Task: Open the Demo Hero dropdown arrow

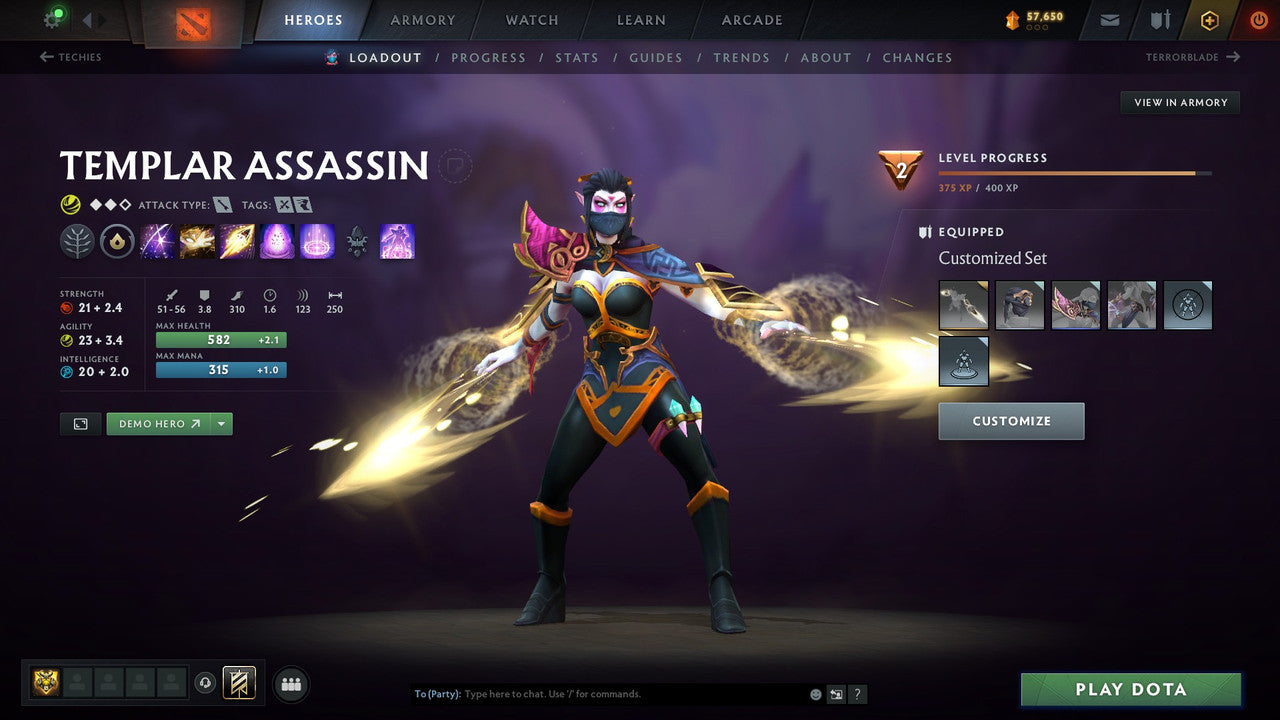Action: pyautogui.click(x=220, y=423)
